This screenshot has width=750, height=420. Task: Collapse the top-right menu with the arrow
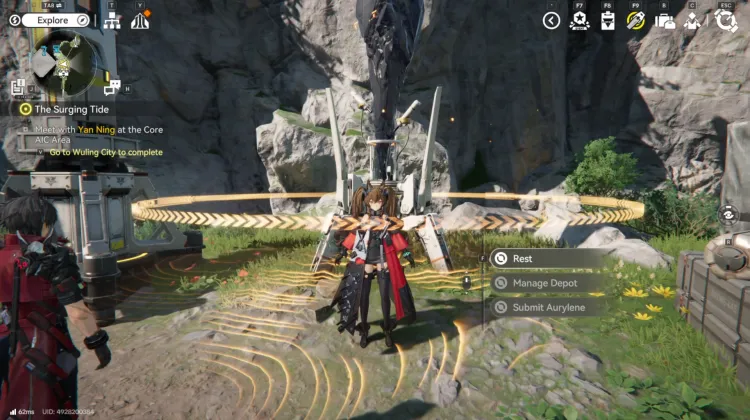[551, 20]
